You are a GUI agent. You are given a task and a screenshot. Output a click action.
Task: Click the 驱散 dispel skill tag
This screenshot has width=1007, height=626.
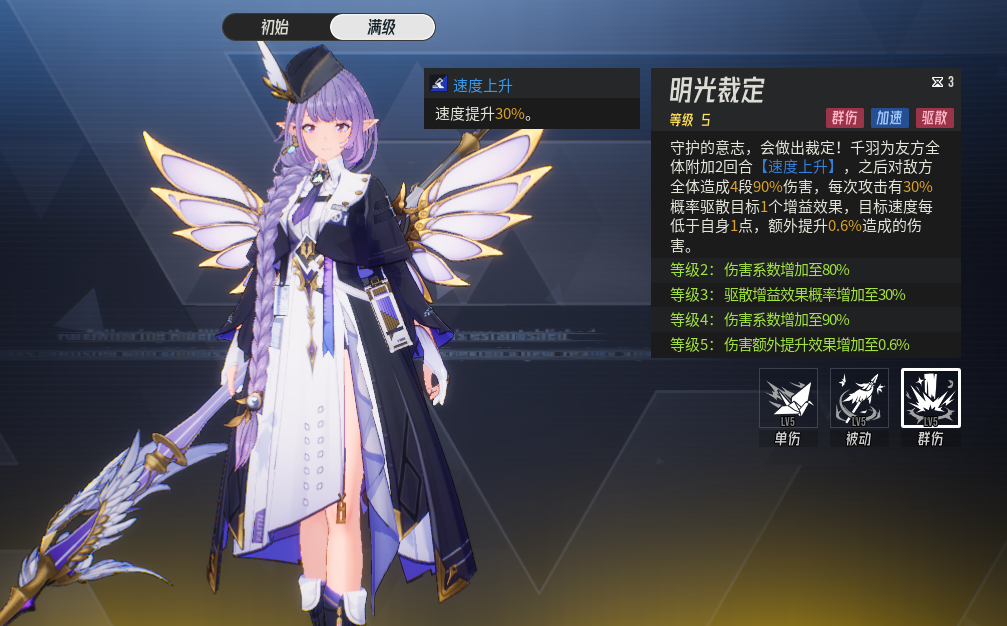(x=934, y=118)
